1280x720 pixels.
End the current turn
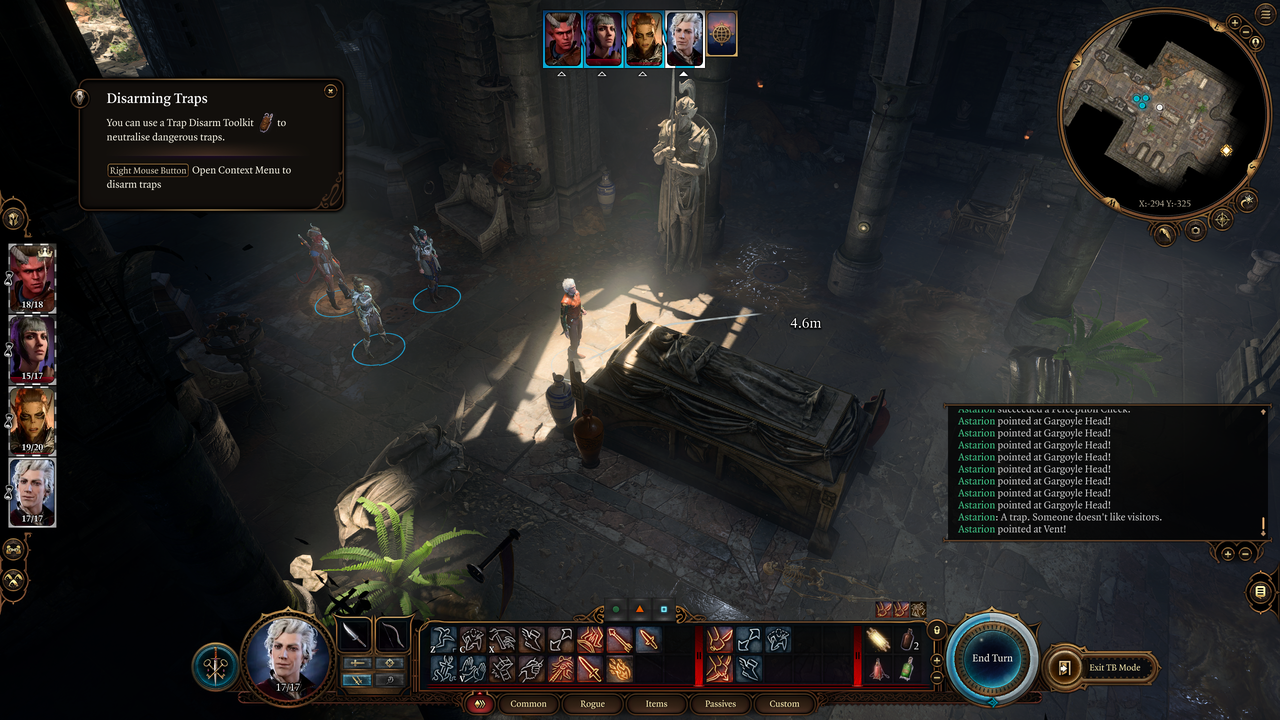[x=992, y=657]
